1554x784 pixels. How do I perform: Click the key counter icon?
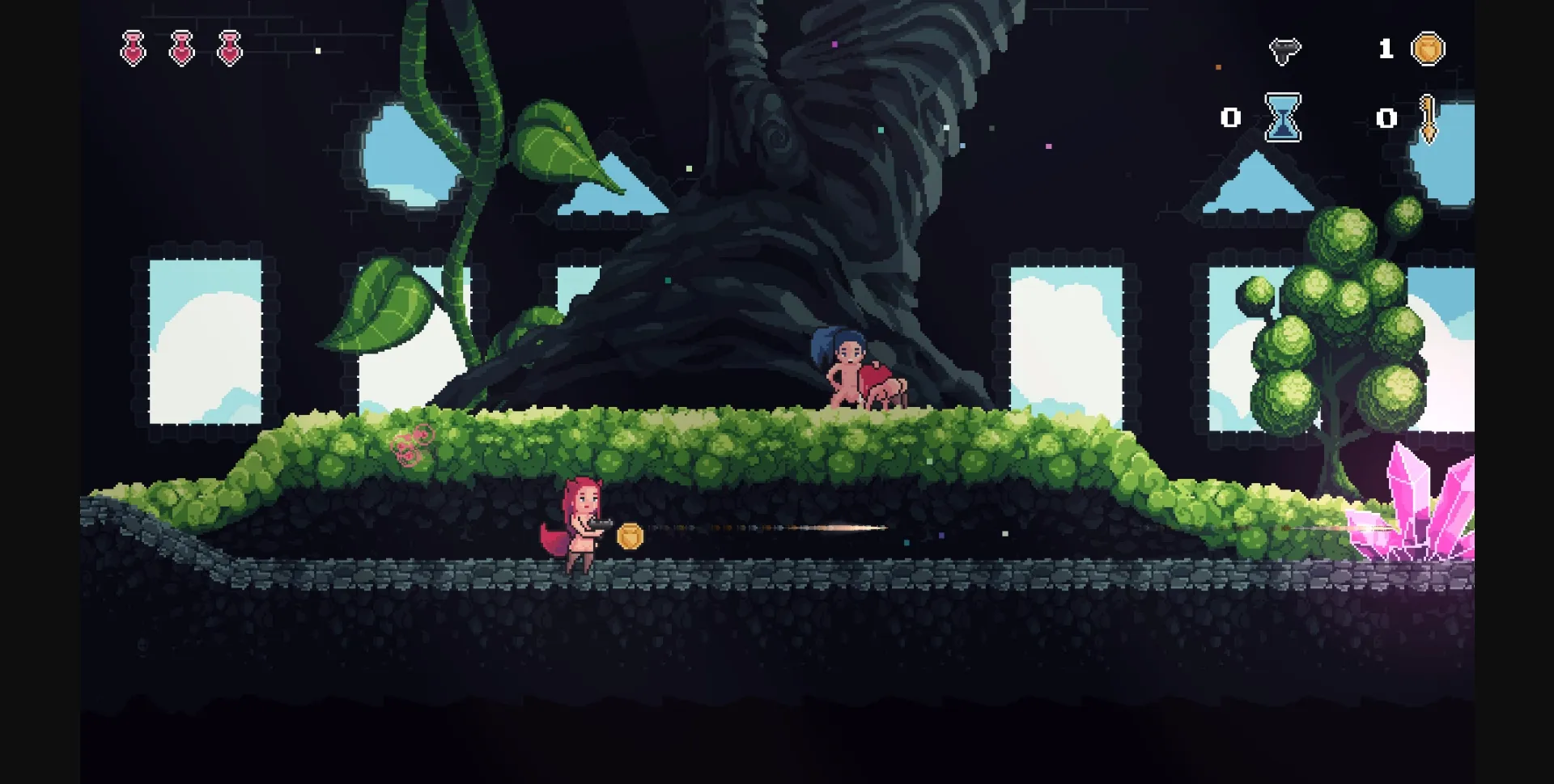(x=1429, y=120)
